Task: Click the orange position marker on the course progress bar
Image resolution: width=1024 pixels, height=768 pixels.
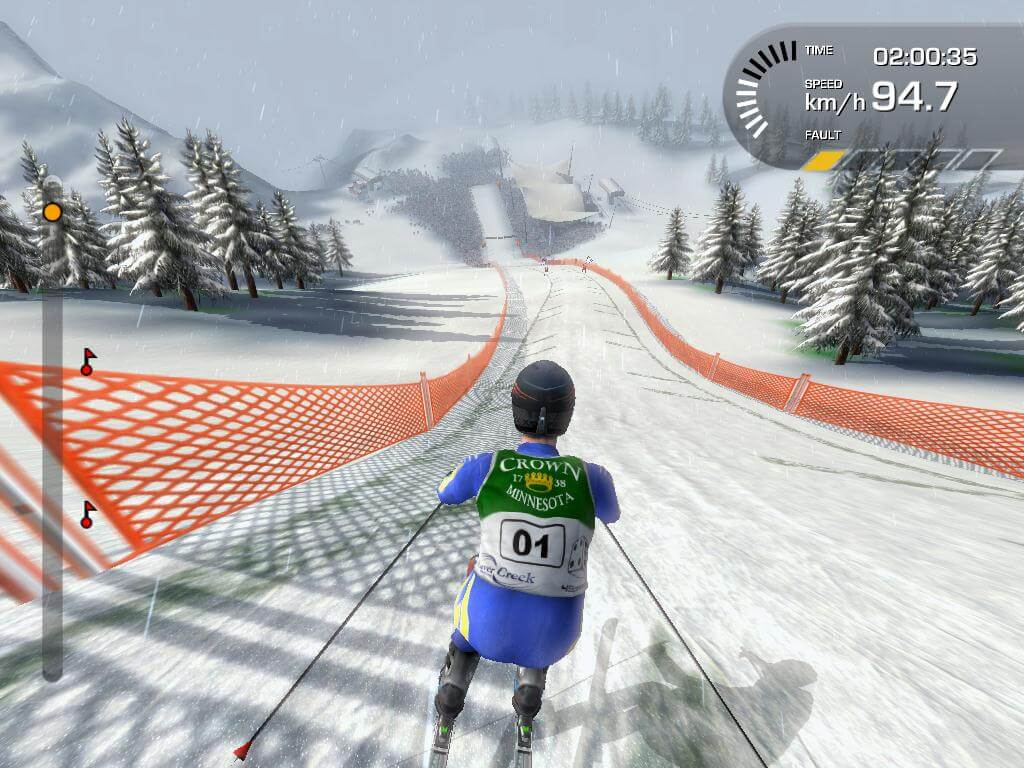Action: [52, 212]
